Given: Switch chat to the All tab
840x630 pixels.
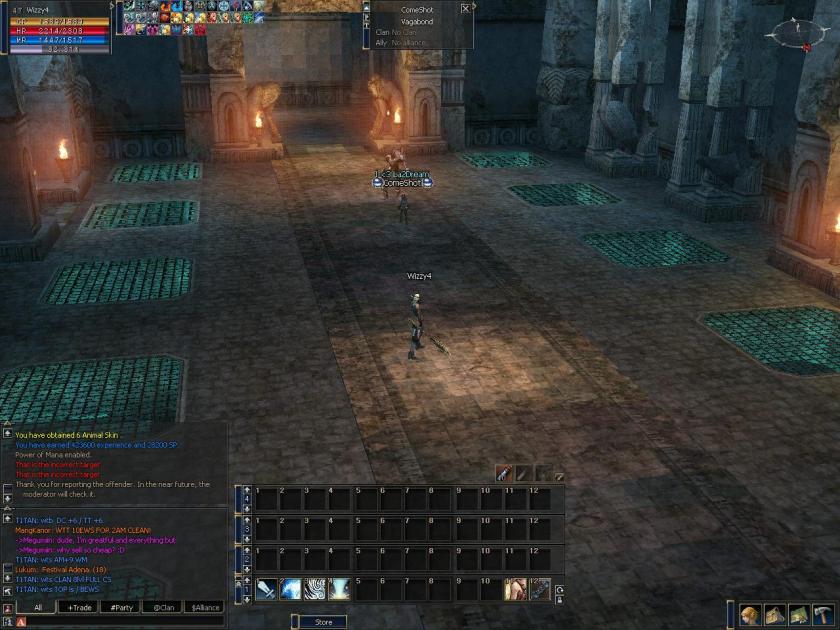Looking at the screenshot, I should pos(38,607).
